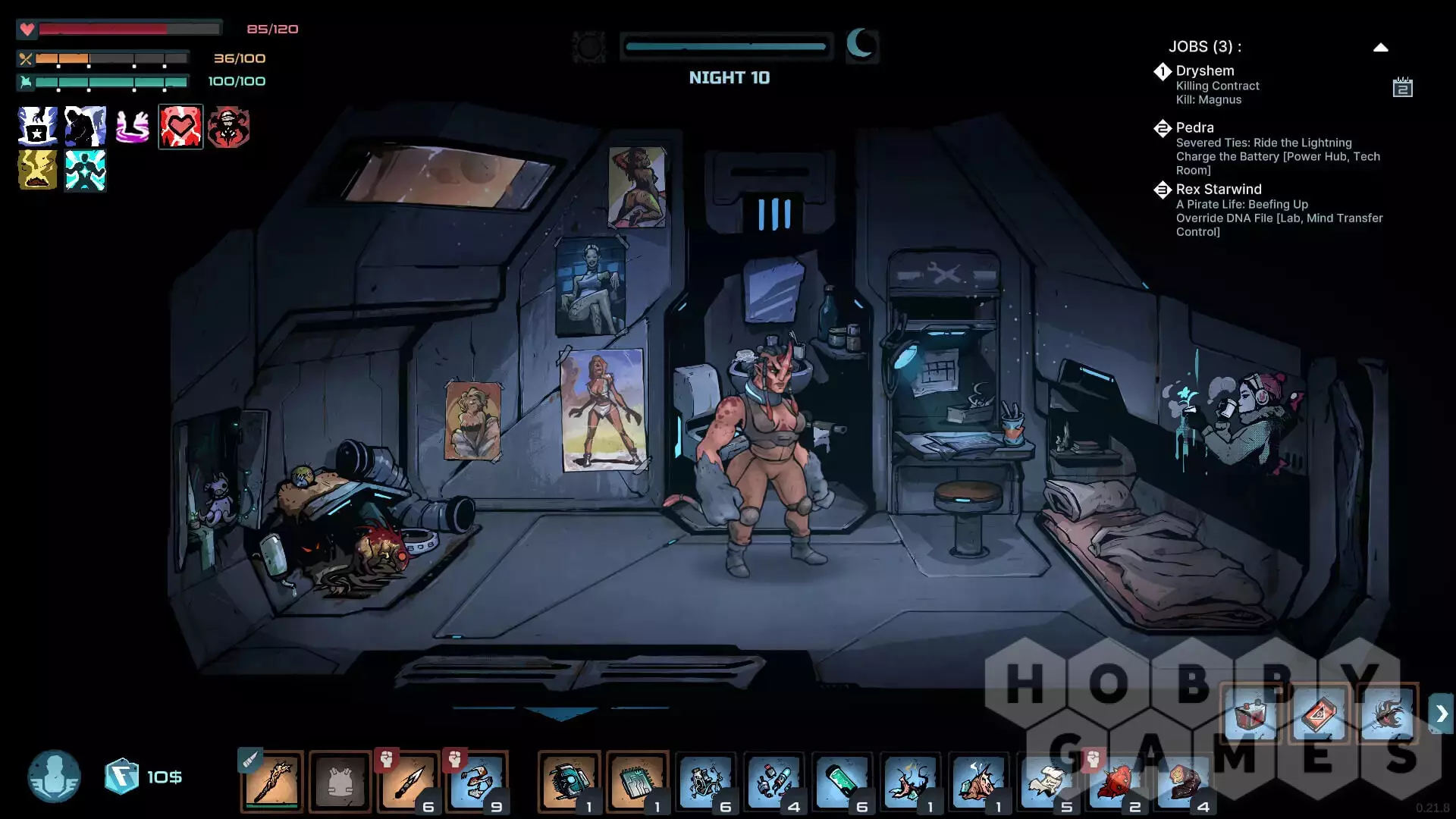The height and width of the screenshot is (819, 1456).
Task: Click the empty armor vest slot
Action: click(x=340, y=781)
